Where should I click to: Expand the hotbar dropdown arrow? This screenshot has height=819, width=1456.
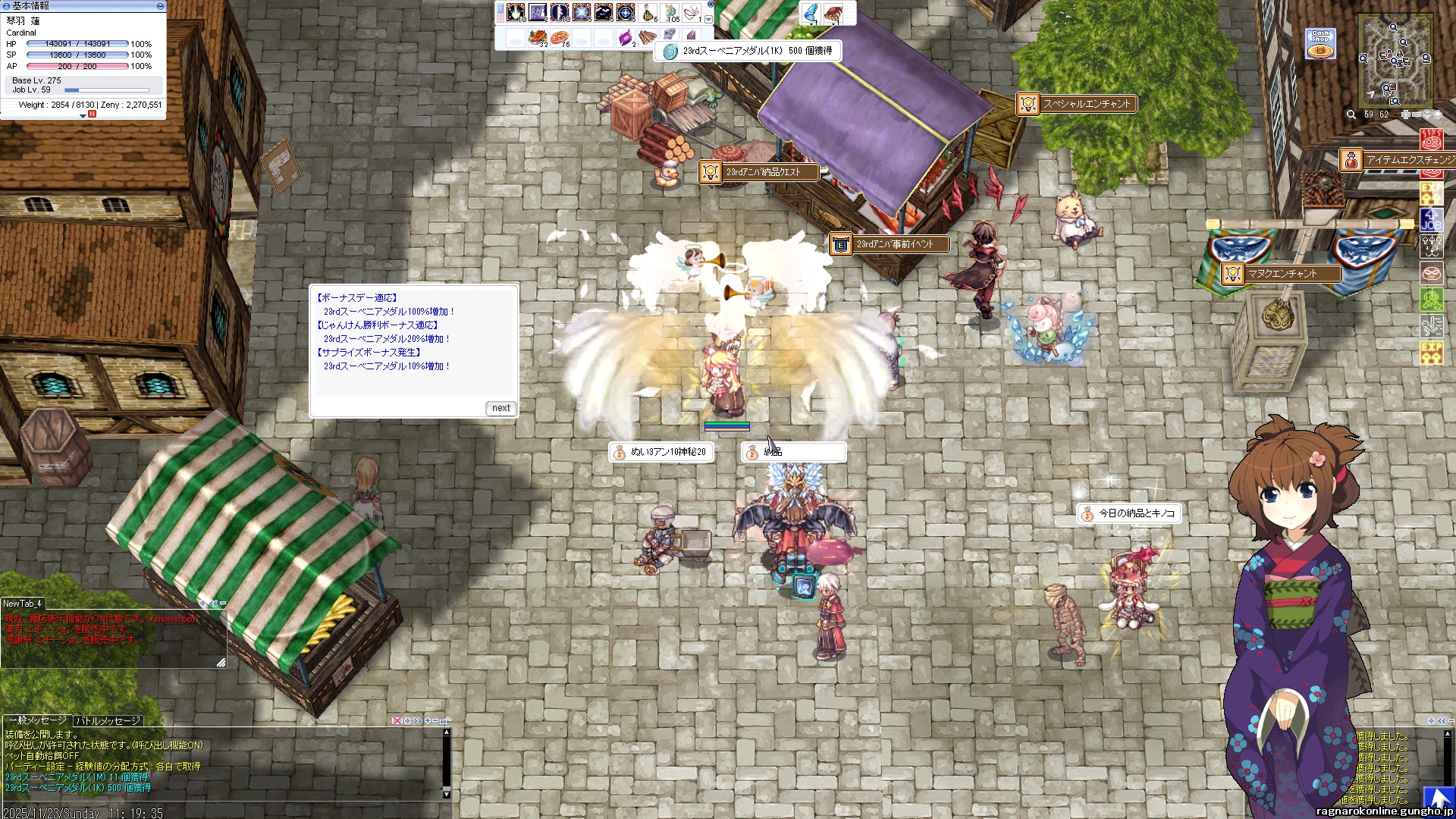coord(709,20)
